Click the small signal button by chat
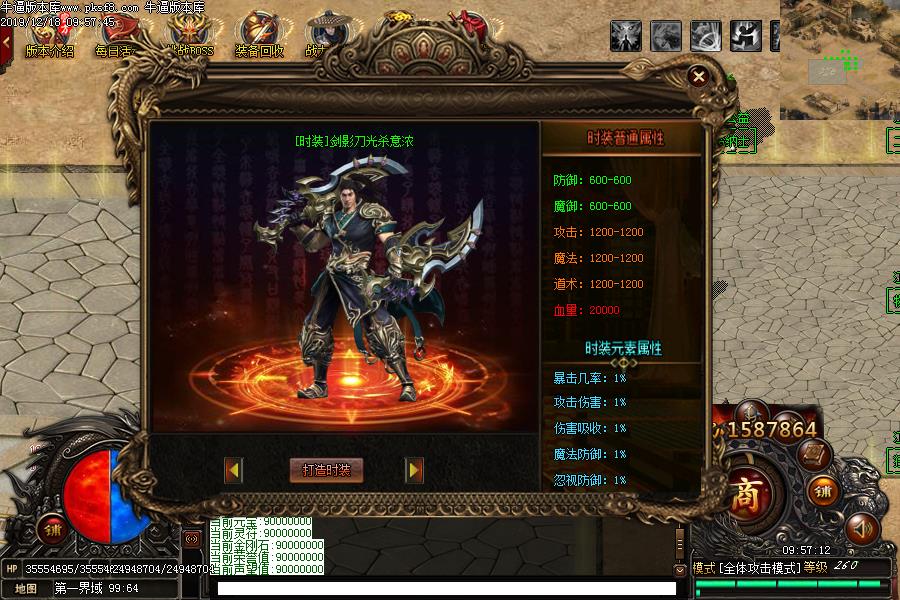 (192, 538)
